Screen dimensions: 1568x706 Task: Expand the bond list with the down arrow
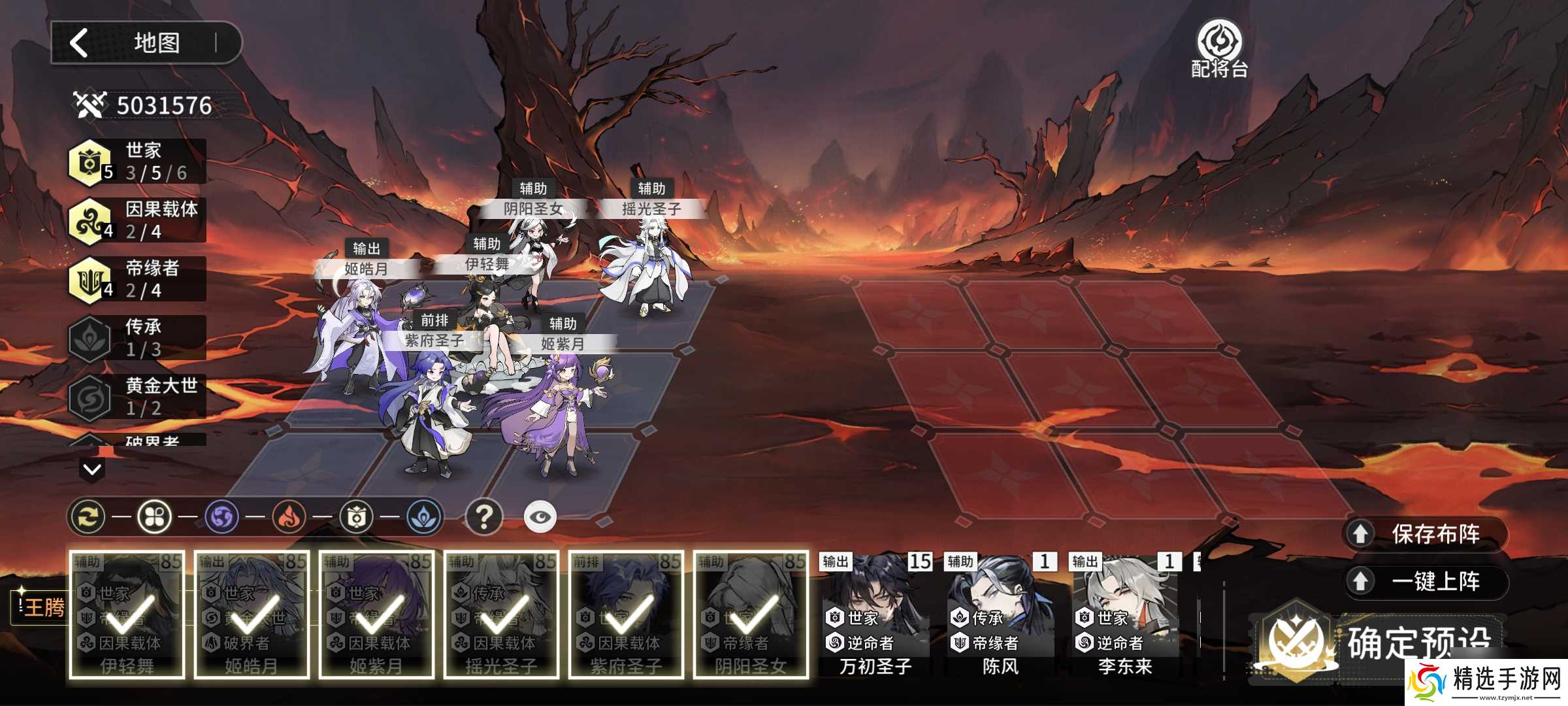click(92, 469)
